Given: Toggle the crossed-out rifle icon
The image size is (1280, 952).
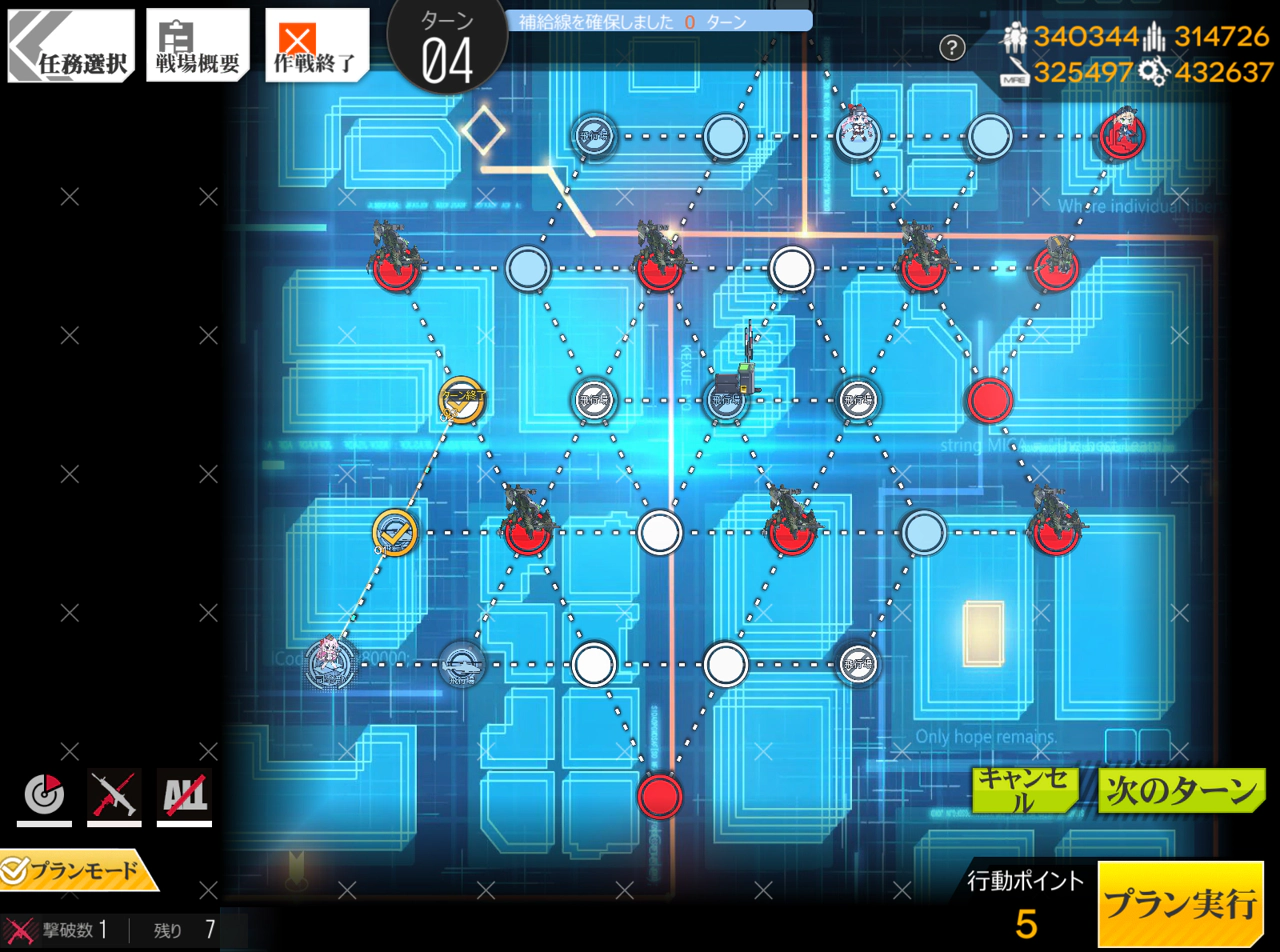Looking at the screenshot, I should pos(114,796).
